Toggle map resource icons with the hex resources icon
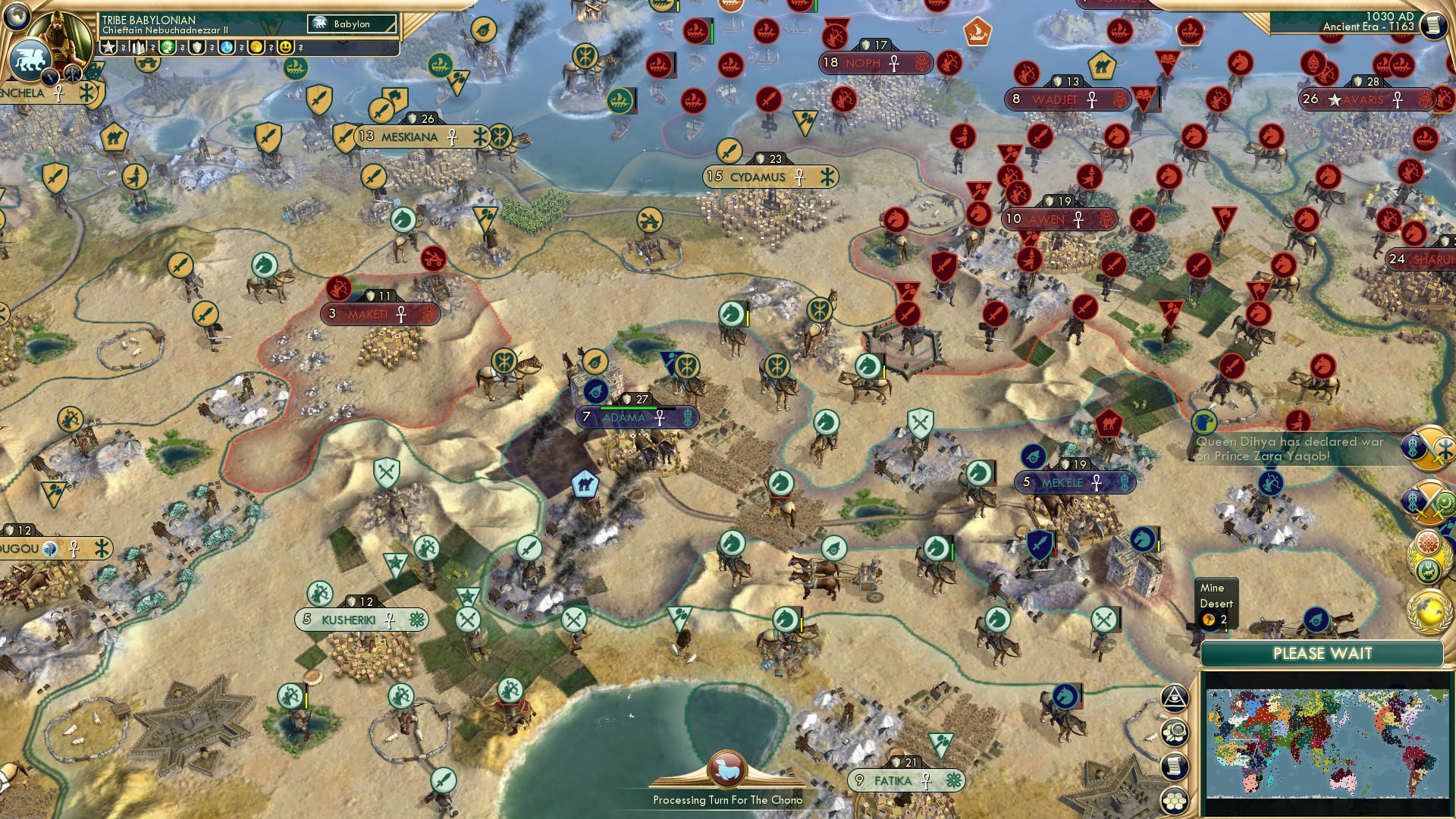Viewport: 1456px width, 819px height. click(x=1175, y=733)
